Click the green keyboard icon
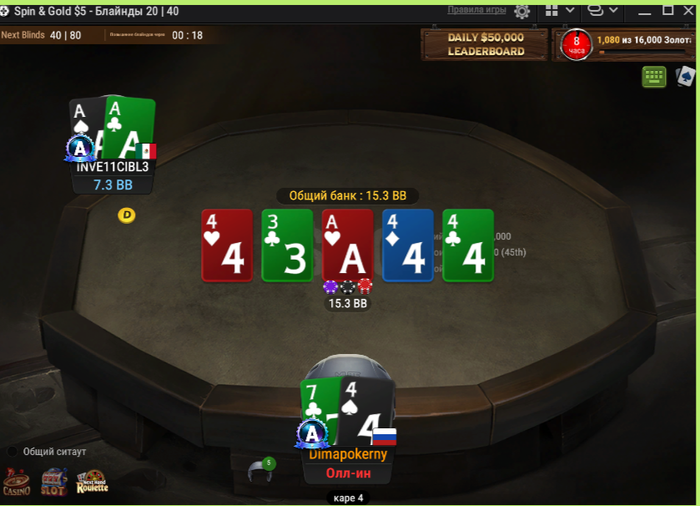 [654, 76]
